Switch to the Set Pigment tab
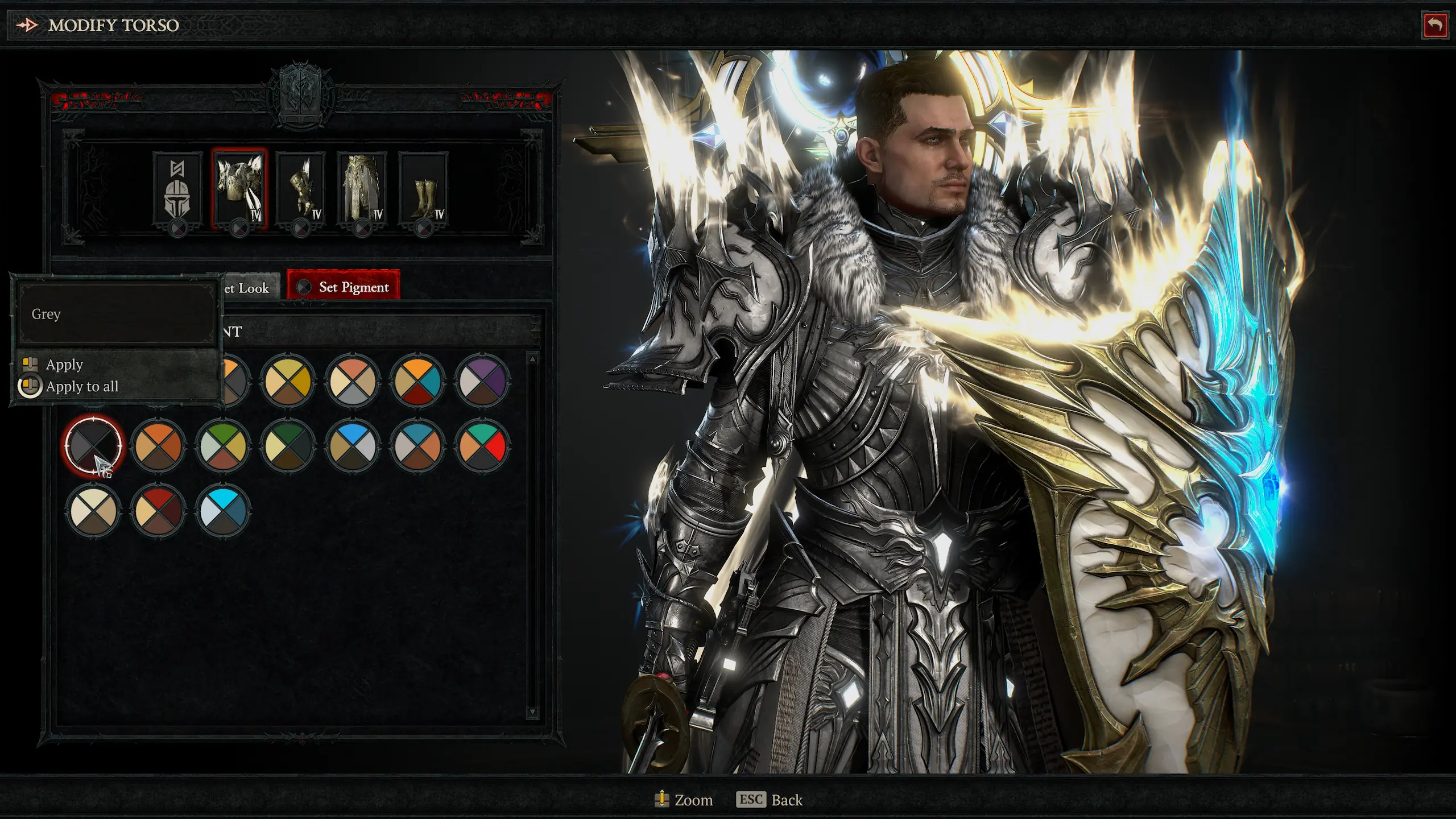Screen dimensions: 1456x819 [x=344, y=287]
